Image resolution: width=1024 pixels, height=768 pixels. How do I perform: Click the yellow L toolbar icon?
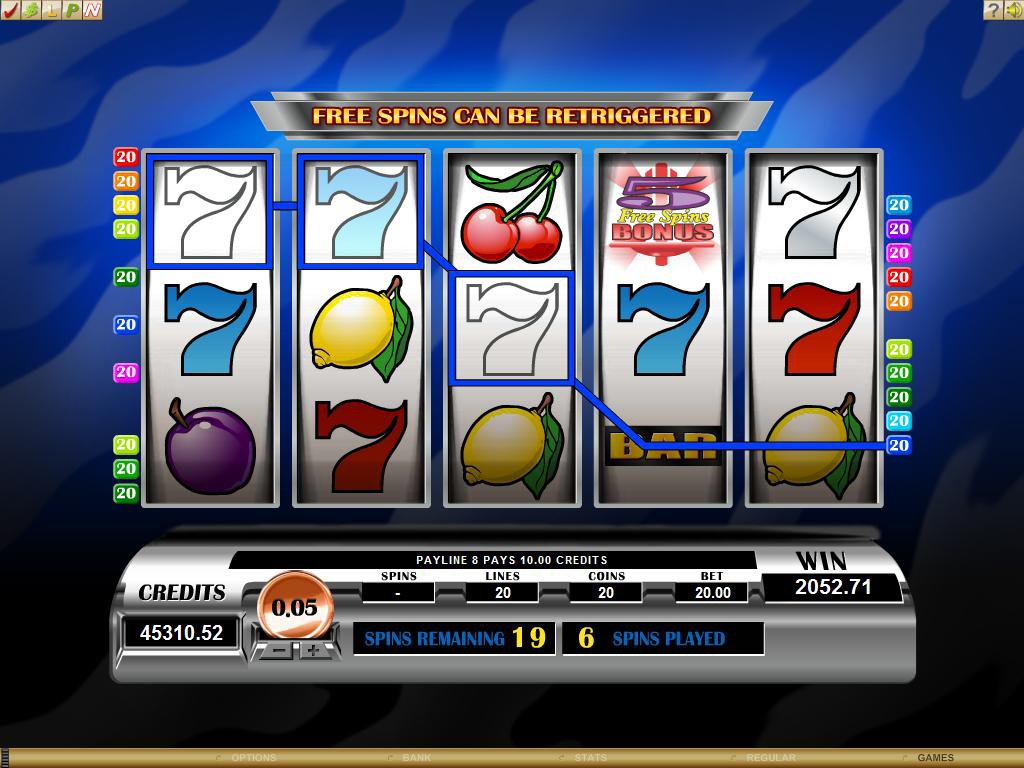(x=51, y=10)
